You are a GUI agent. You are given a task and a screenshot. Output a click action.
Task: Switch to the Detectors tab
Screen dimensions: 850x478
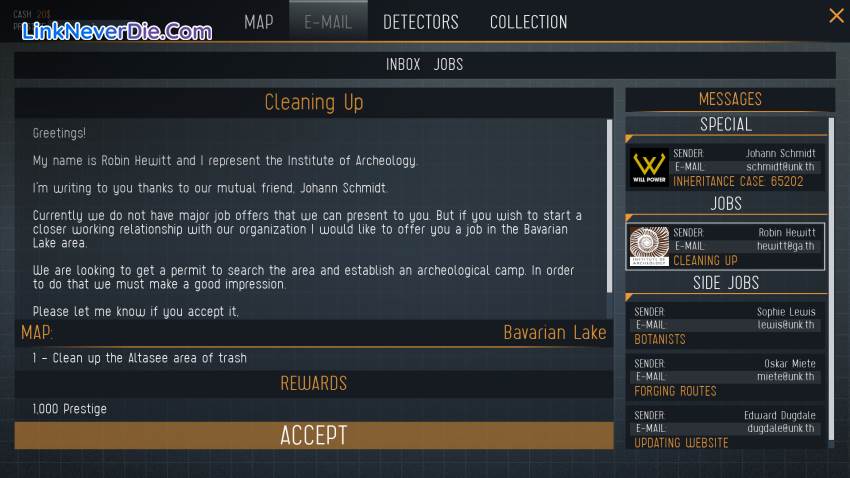[420, 21]
